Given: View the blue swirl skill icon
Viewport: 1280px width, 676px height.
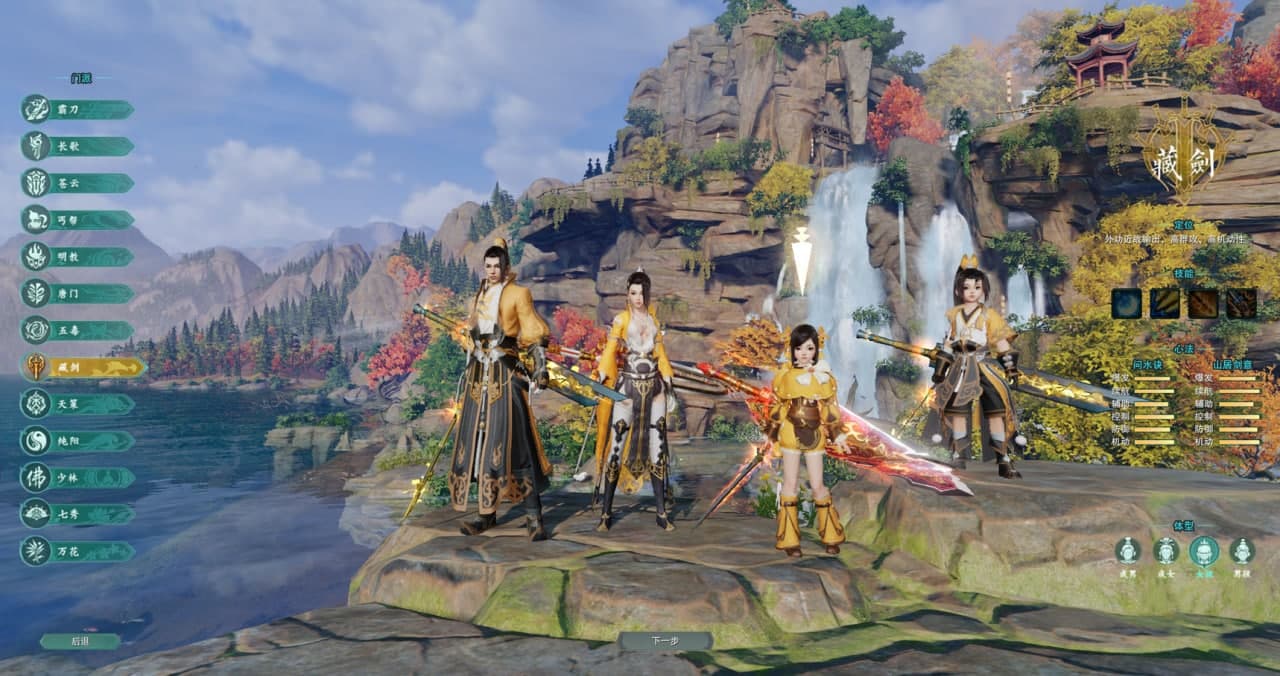Looking at the screenshot, I should 1126,303.
